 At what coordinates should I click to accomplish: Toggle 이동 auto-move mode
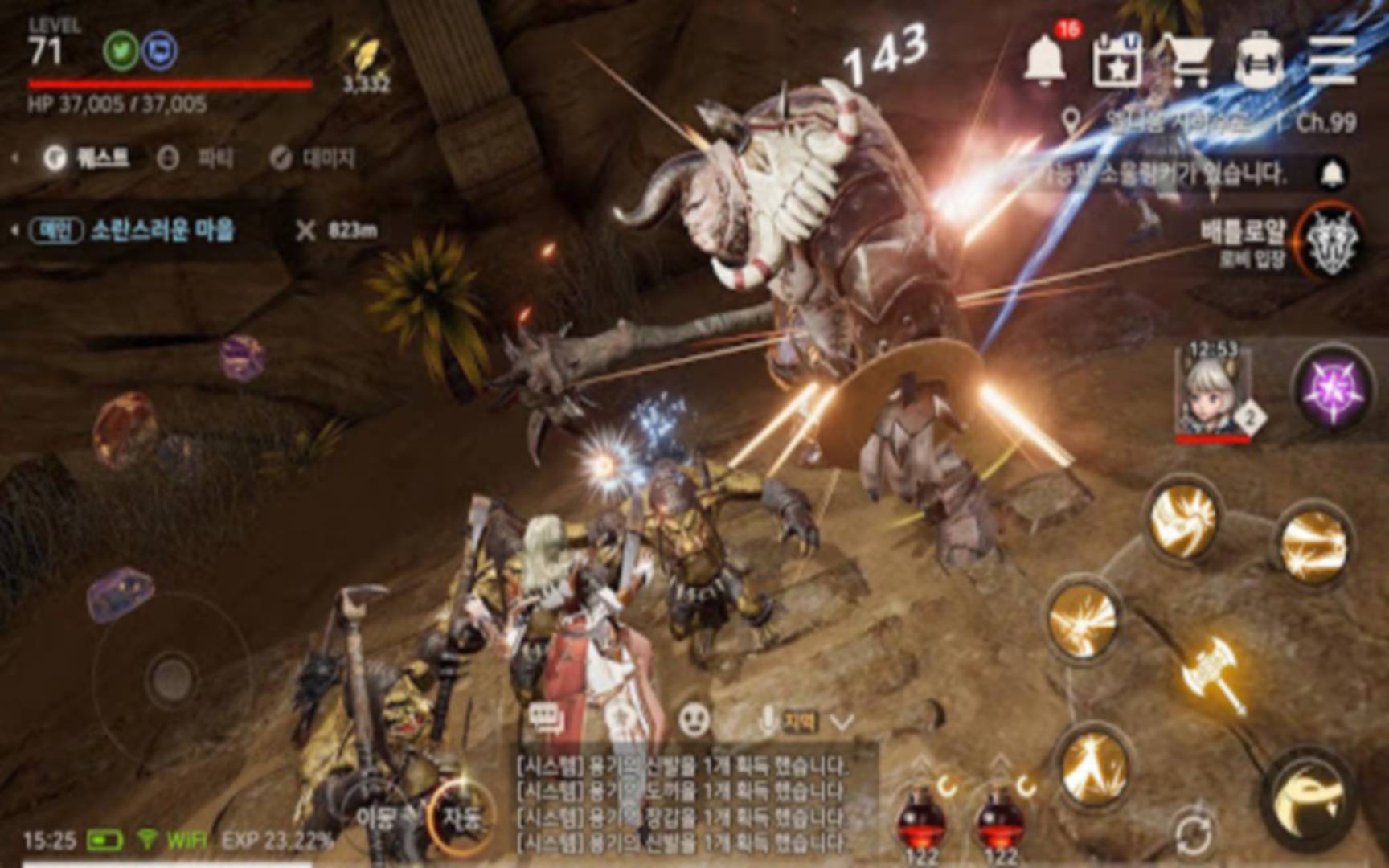(x=376, y=813)
